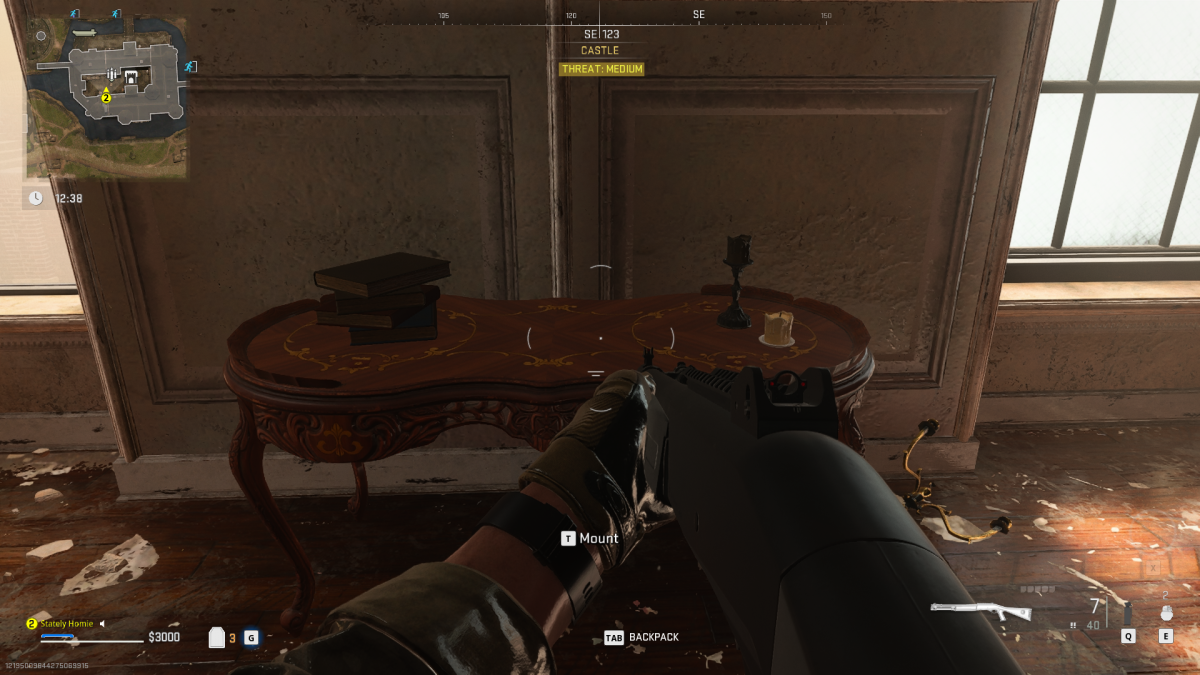Screen dimensions: 1200x675
Task: Select the yellow squad marker on the minimap
Action: pyautogui.click(x=106, y=97)
